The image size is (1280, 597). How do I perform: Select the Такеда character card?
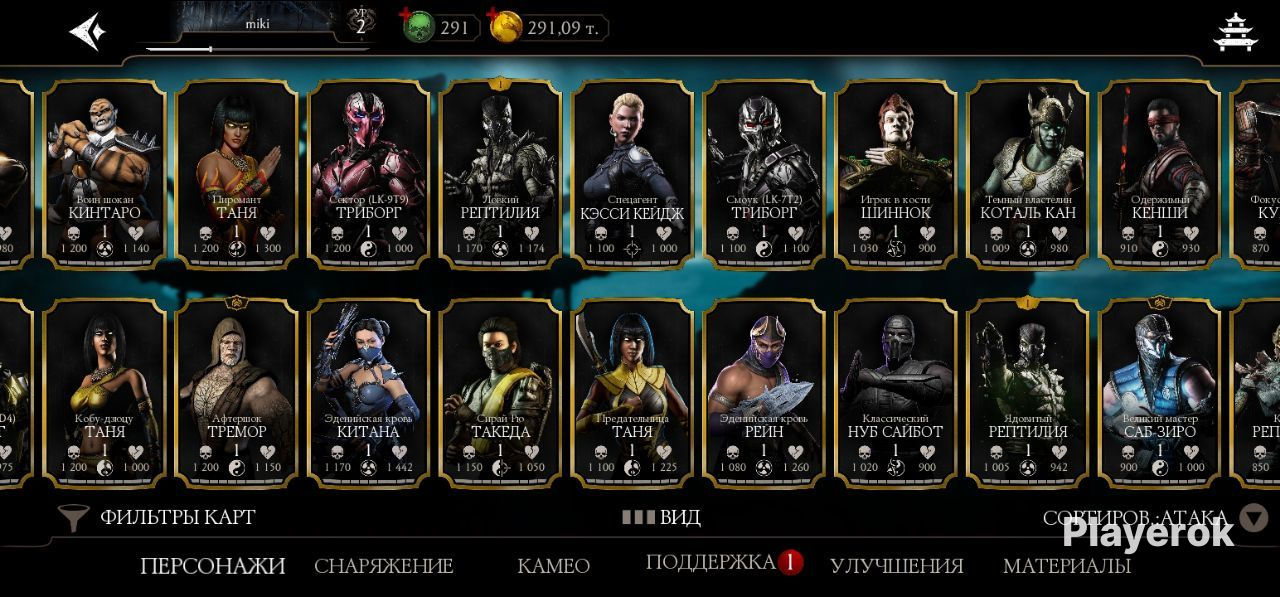click(x=500, y=392)
